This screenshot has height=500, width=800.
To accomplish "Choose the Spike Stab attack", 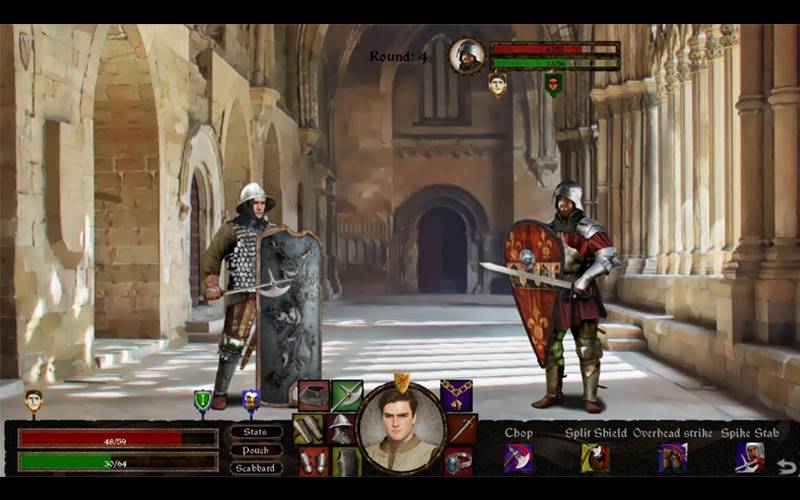I will click(x=750, y=458).
